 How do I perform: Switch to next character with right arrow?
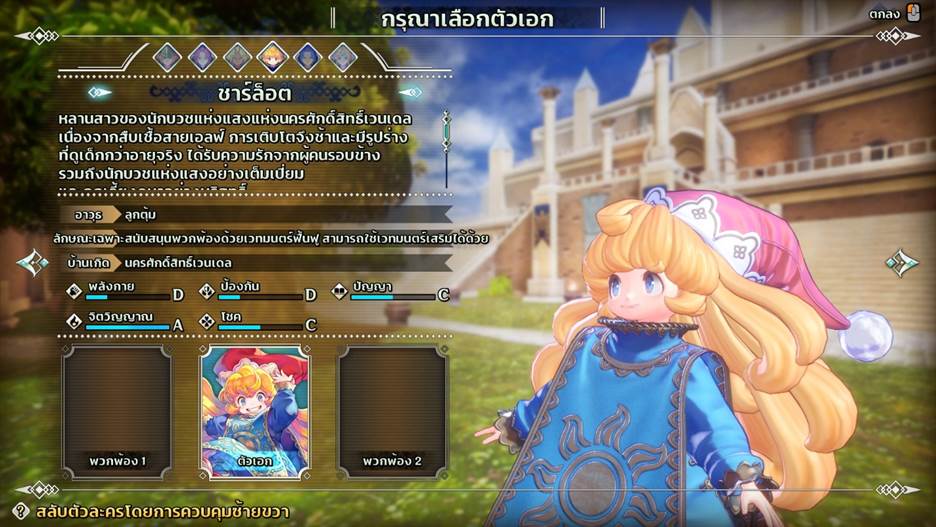(902, 263)
